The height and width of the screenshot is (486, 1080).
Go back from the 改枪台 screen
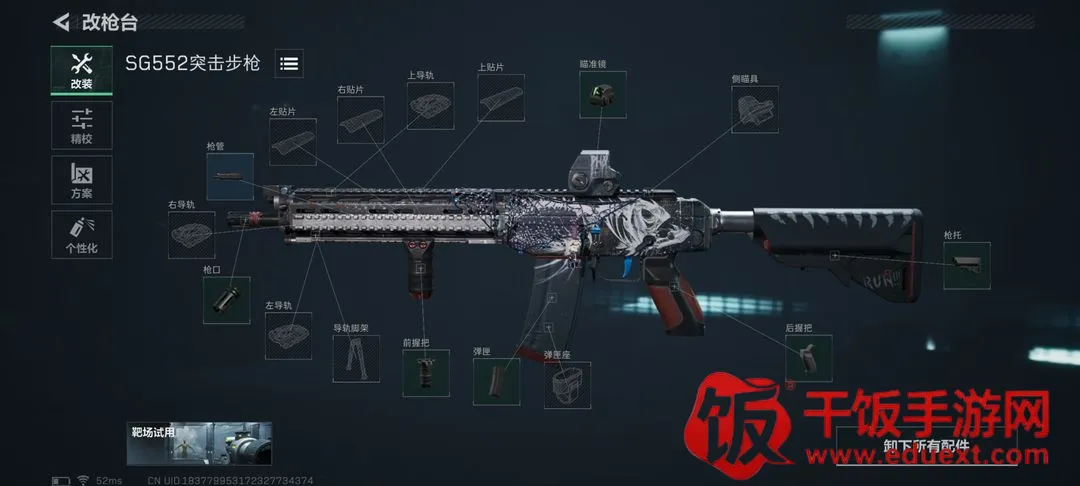coord(62,21)
